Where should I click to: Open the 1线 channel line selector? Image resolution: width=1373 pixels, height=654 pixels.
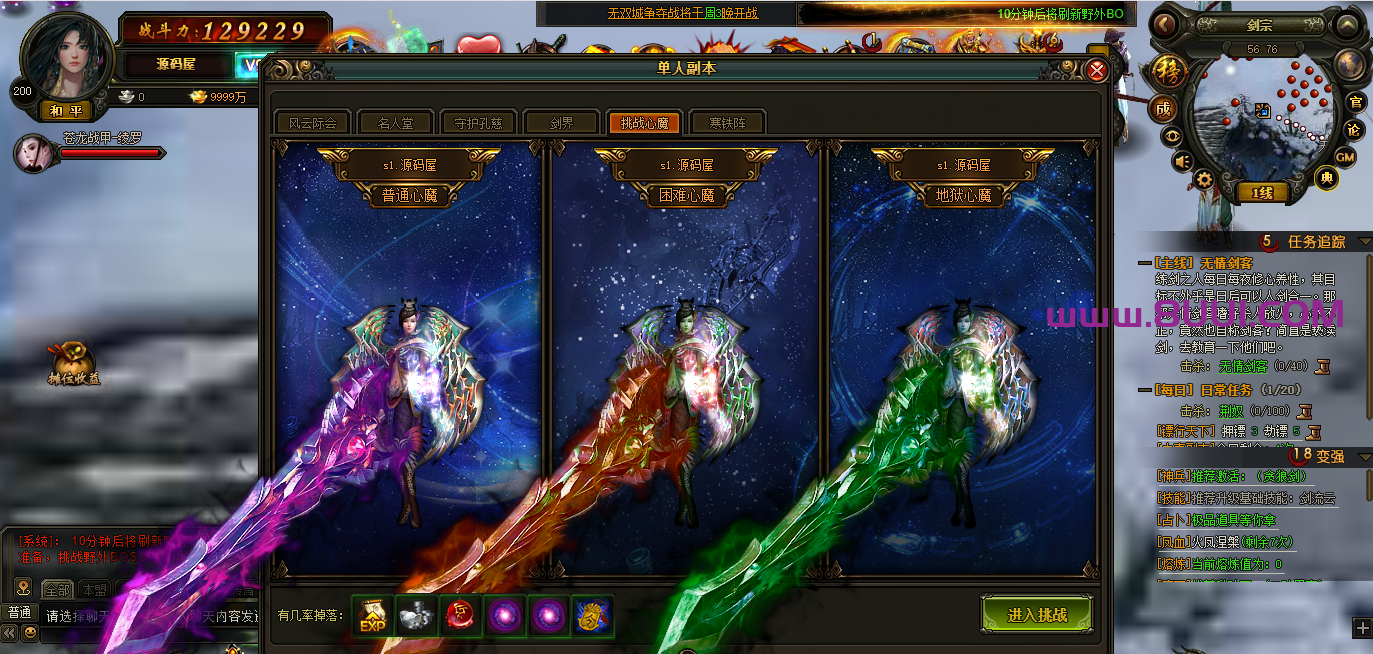tap(1262, 193)
